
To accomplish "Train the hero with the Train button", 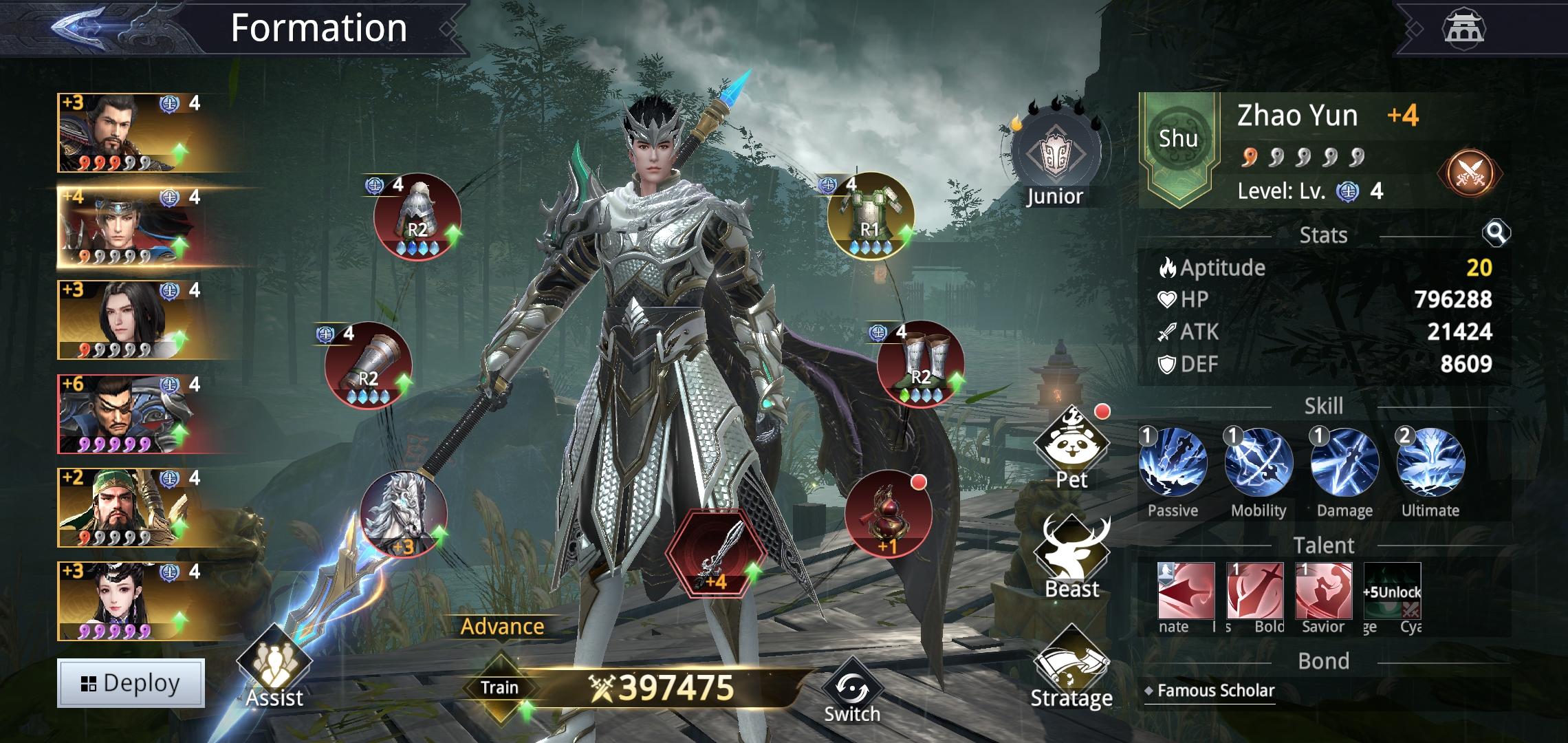I will [500, 687].
